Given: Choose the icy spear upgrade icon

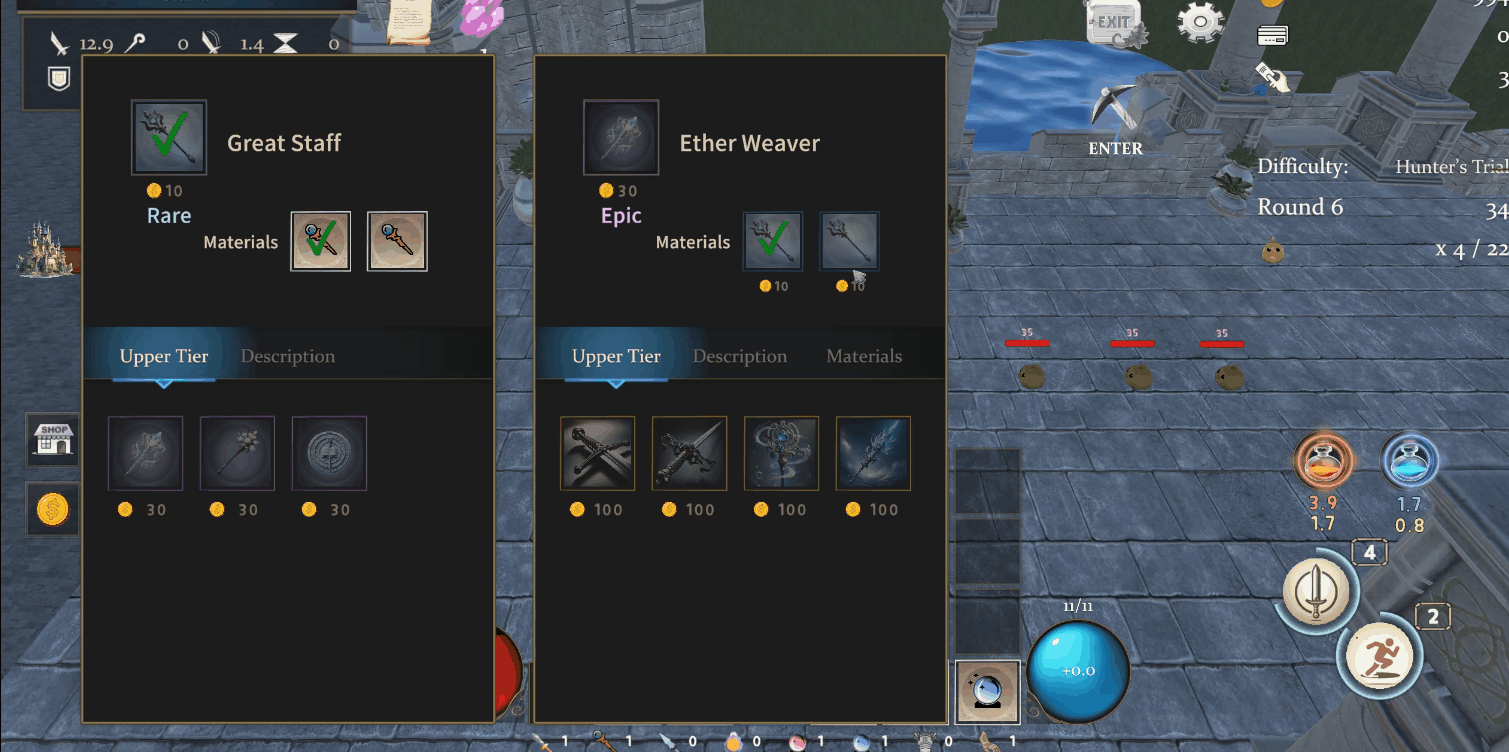Looking at the screenshot, I should pos(873,453).
